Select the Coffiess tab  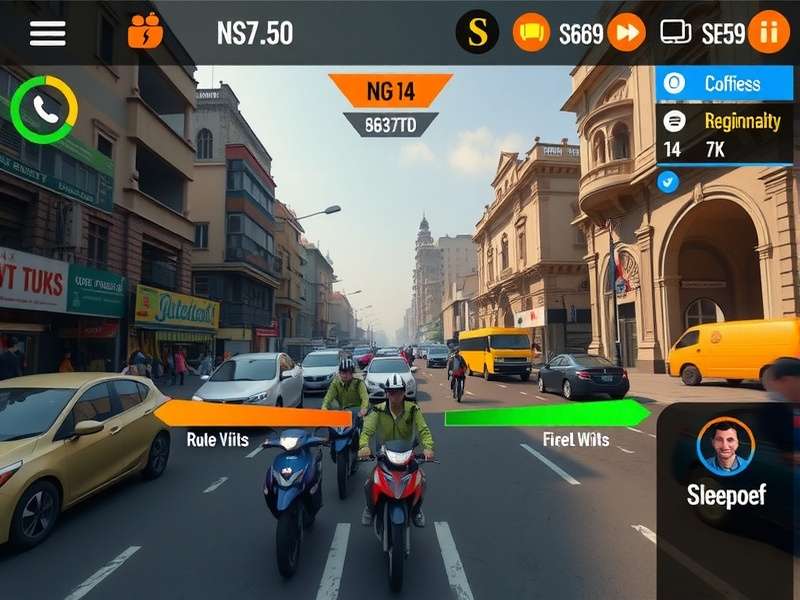click(x=724, y=84)
